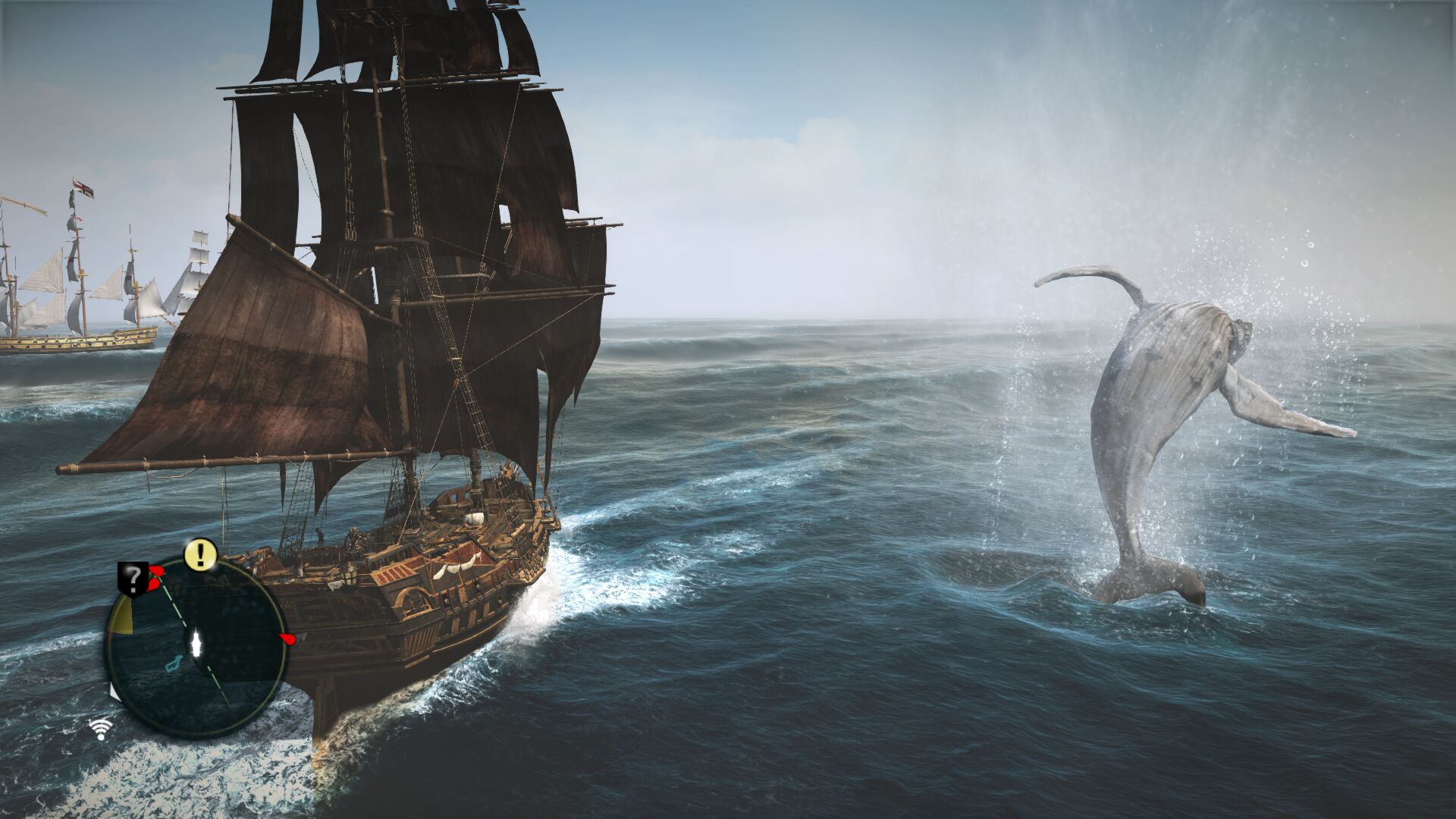Select the red enemy marker on minimap's right edge
This screenshot has width=1456, height=819.
coord(287,639)
